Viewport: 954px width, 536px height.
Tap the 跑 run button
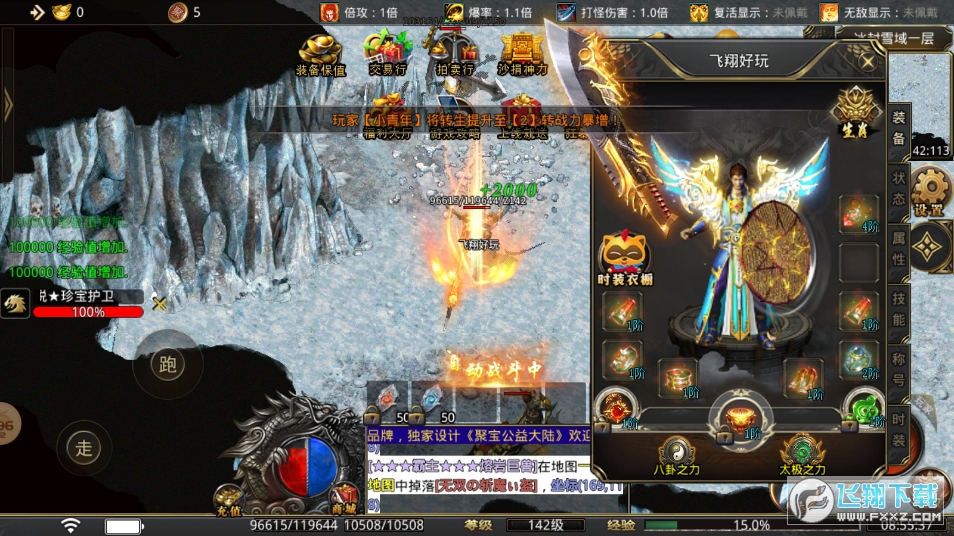click(x=167, y=364)
